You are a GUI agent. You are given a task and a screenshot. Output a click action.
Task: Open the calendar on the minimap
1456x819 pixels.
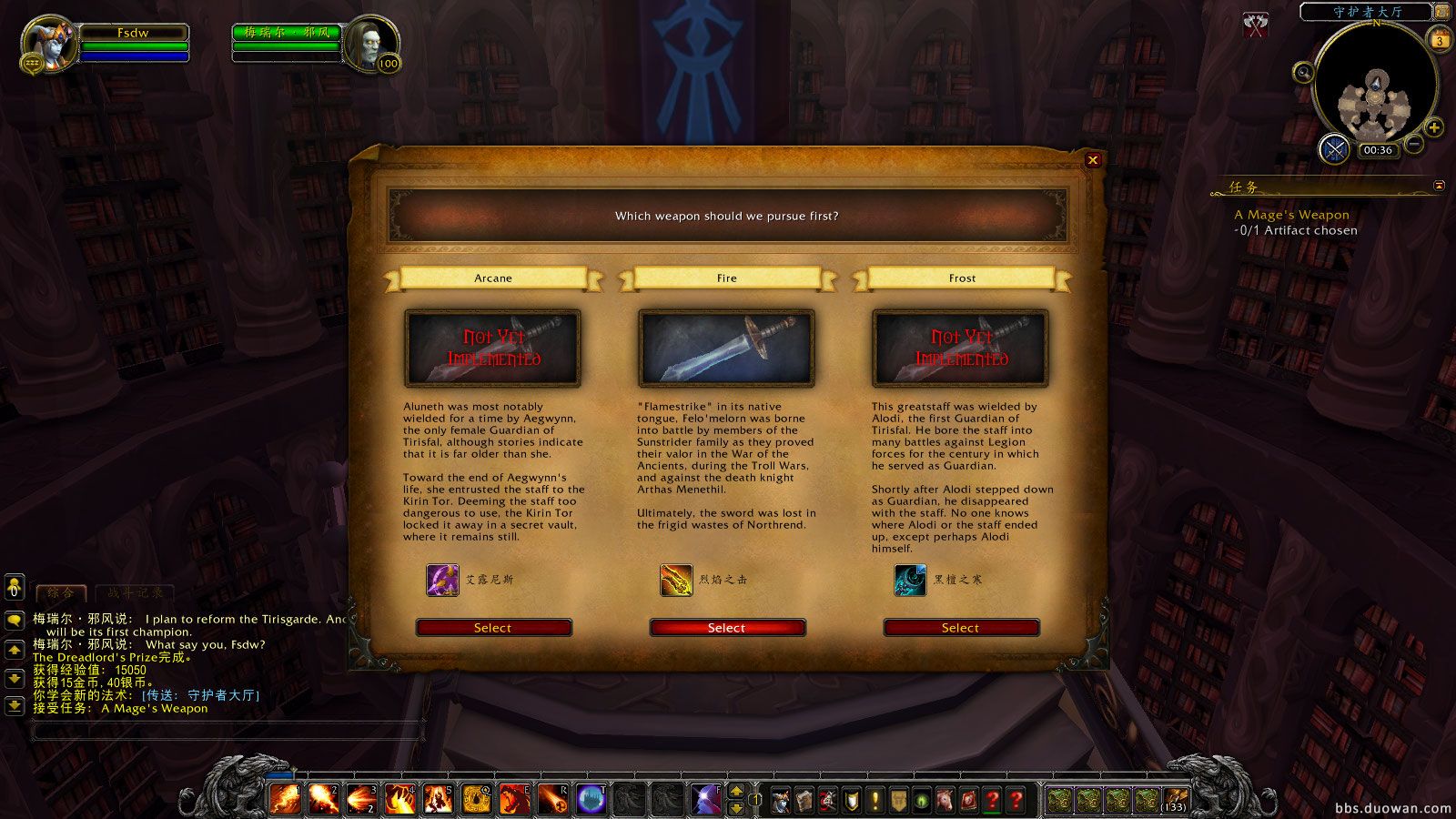(1438, 38)
